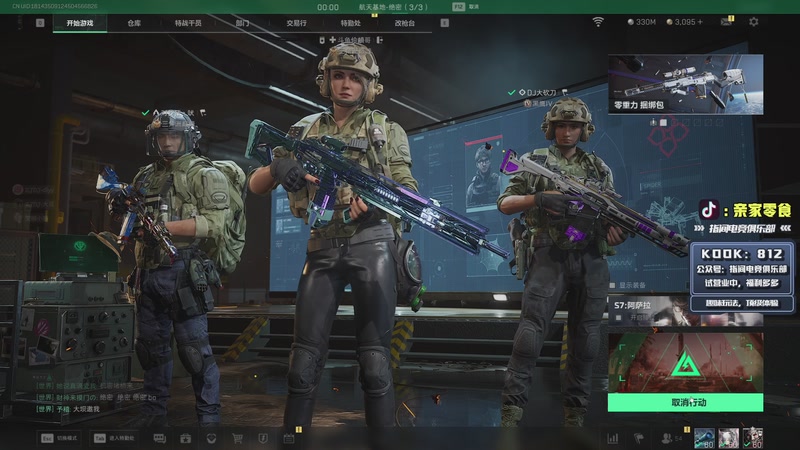Open the 特勤处 (Special Ops Office) tab
Screen dimensions: 800x450
[350, 22]
